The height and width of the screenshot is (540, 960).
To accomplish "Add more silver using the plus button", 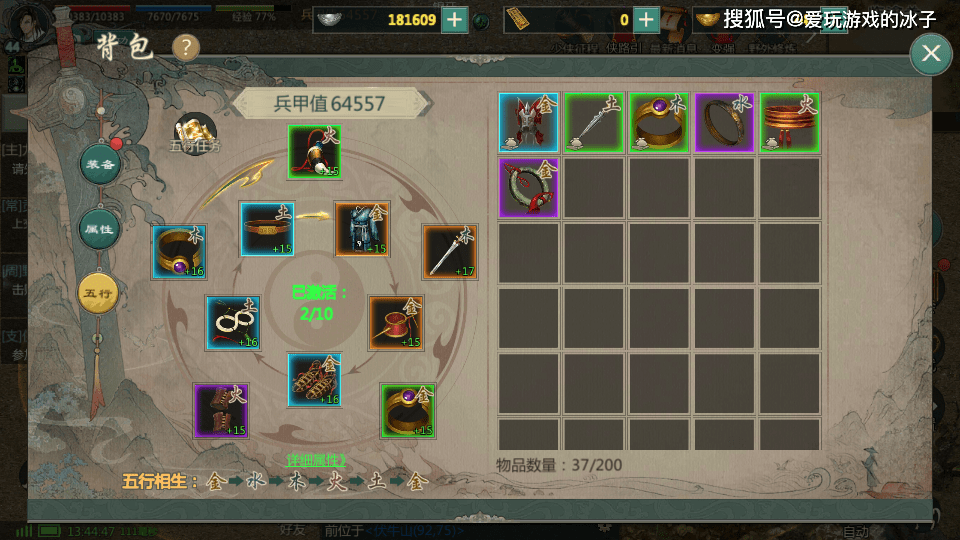I will click(455, 19).
